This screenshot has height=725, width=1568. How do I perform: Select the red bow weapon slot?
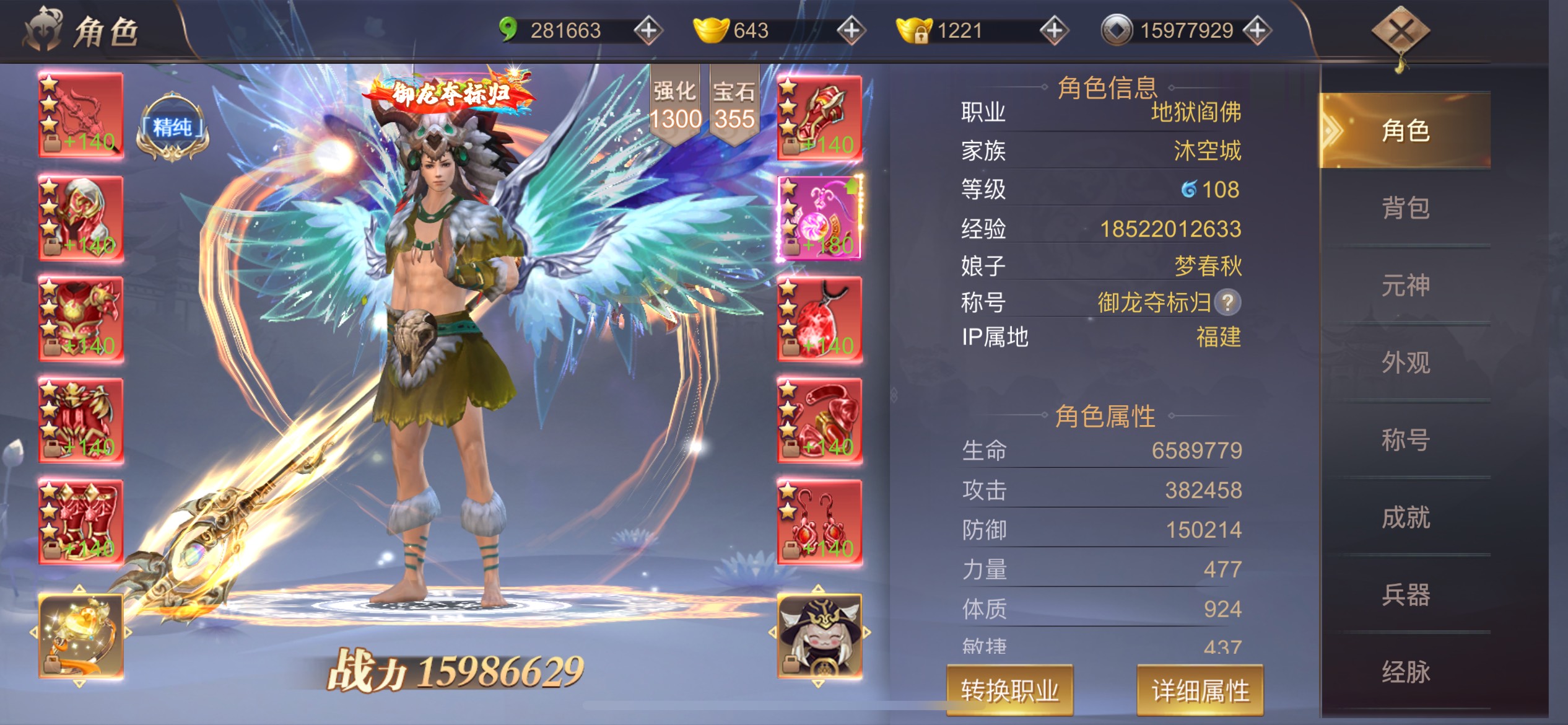81,115
